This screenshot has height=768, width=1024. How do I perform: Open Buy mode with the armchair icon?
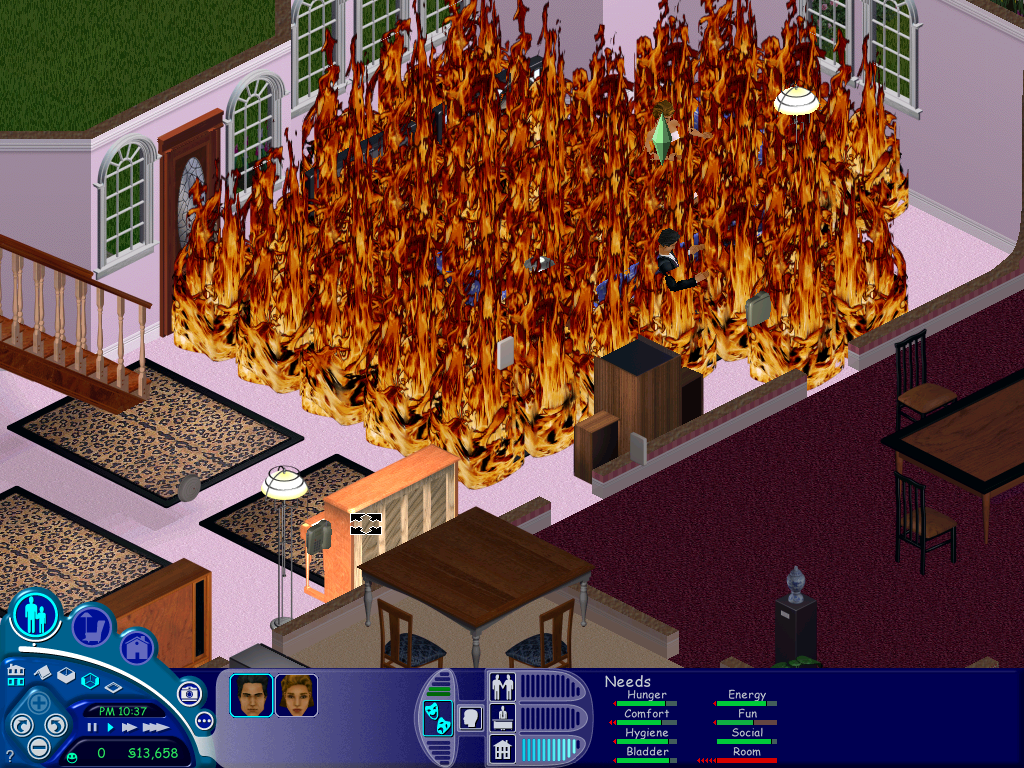tap(91, 627)
